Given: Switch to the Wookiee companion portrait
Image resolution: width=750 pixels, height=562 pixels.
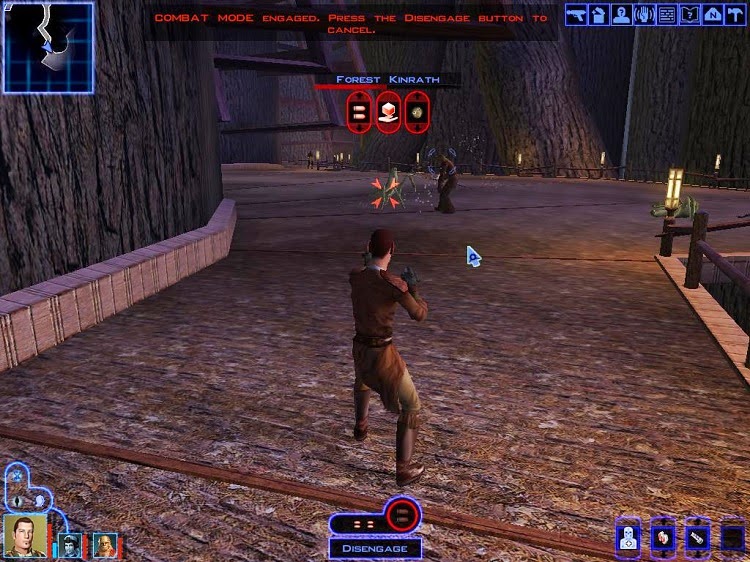Looking at the screenshot, I should [104, 545].
